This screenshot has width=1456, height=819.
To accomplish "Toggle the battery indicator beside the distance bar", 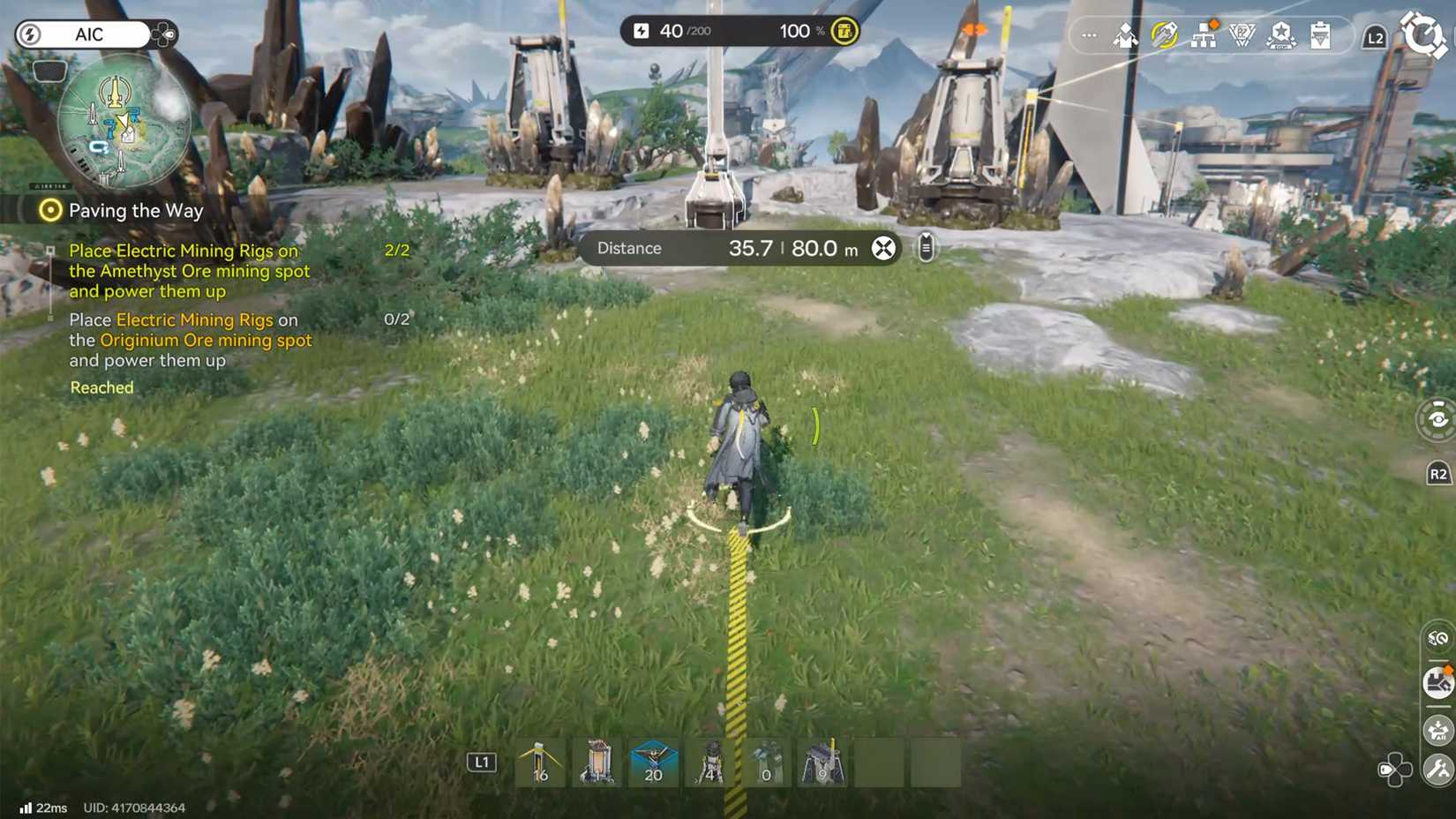I will tap(925, 248).
